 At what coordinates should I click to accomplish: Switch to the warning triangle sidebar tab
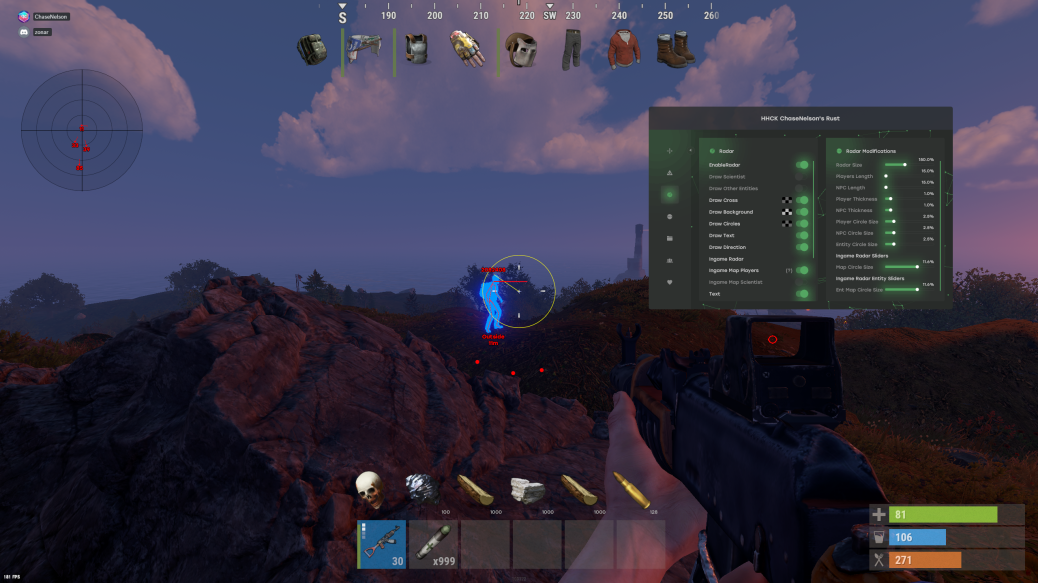click(x=669, y=173)
